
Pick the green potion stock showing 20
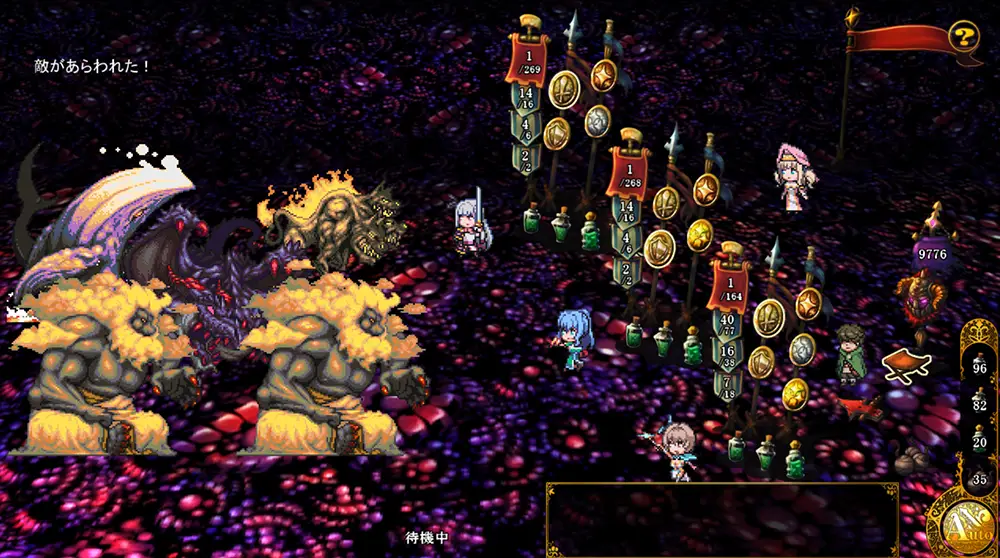pos(979,441)
